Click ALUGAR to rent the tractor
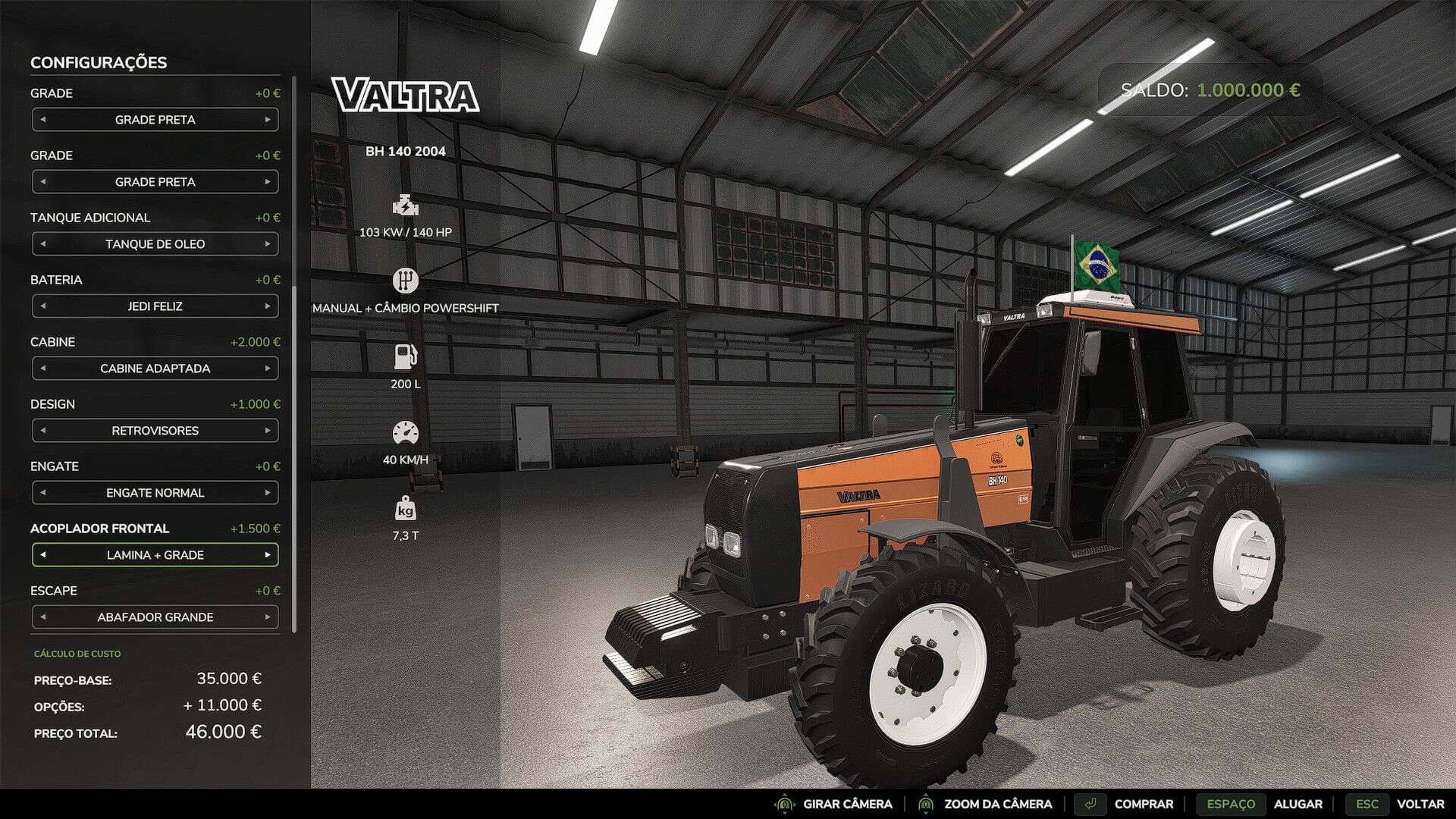The width and height of the screenshot is (1456, 819). point(1300,804)
